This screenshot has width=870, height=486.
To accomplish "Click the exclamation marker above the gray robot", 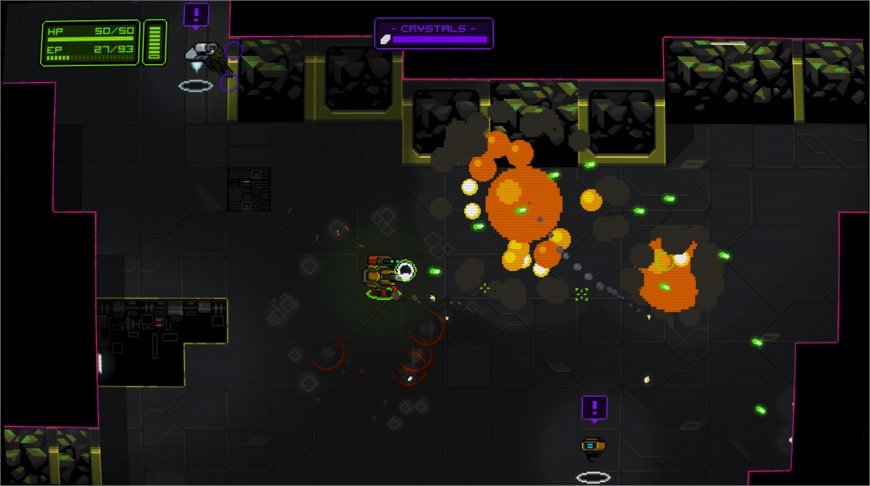I will 197,16.
